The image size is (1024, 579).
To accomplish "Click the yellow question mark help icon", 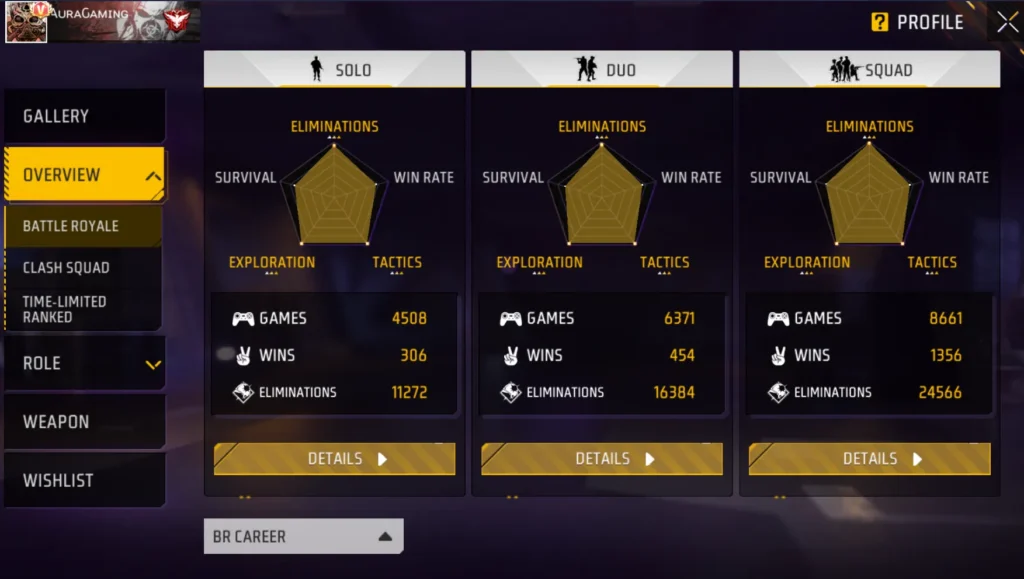I will point(880,22).
